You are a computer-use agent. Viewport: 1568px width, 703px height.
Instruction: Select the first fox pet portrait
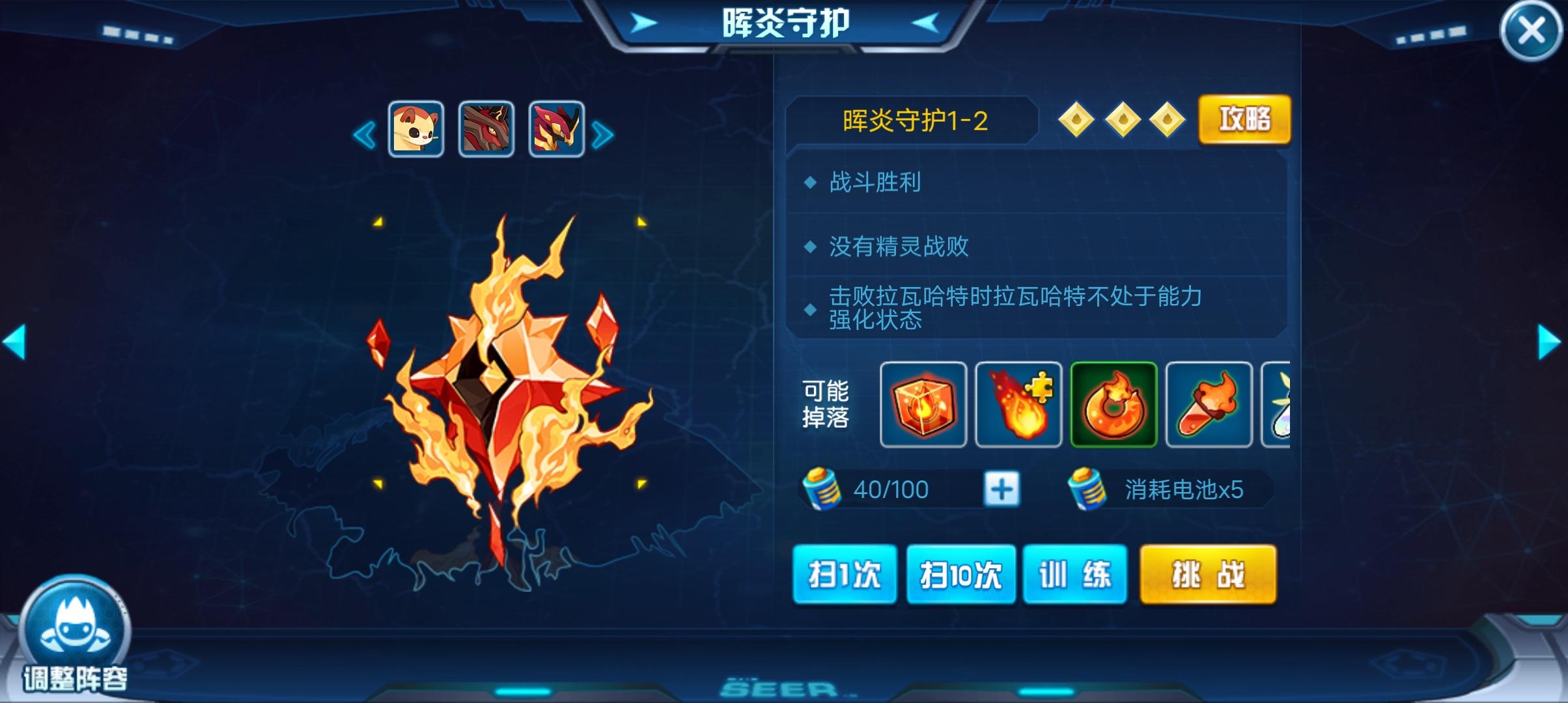(415, 128)
